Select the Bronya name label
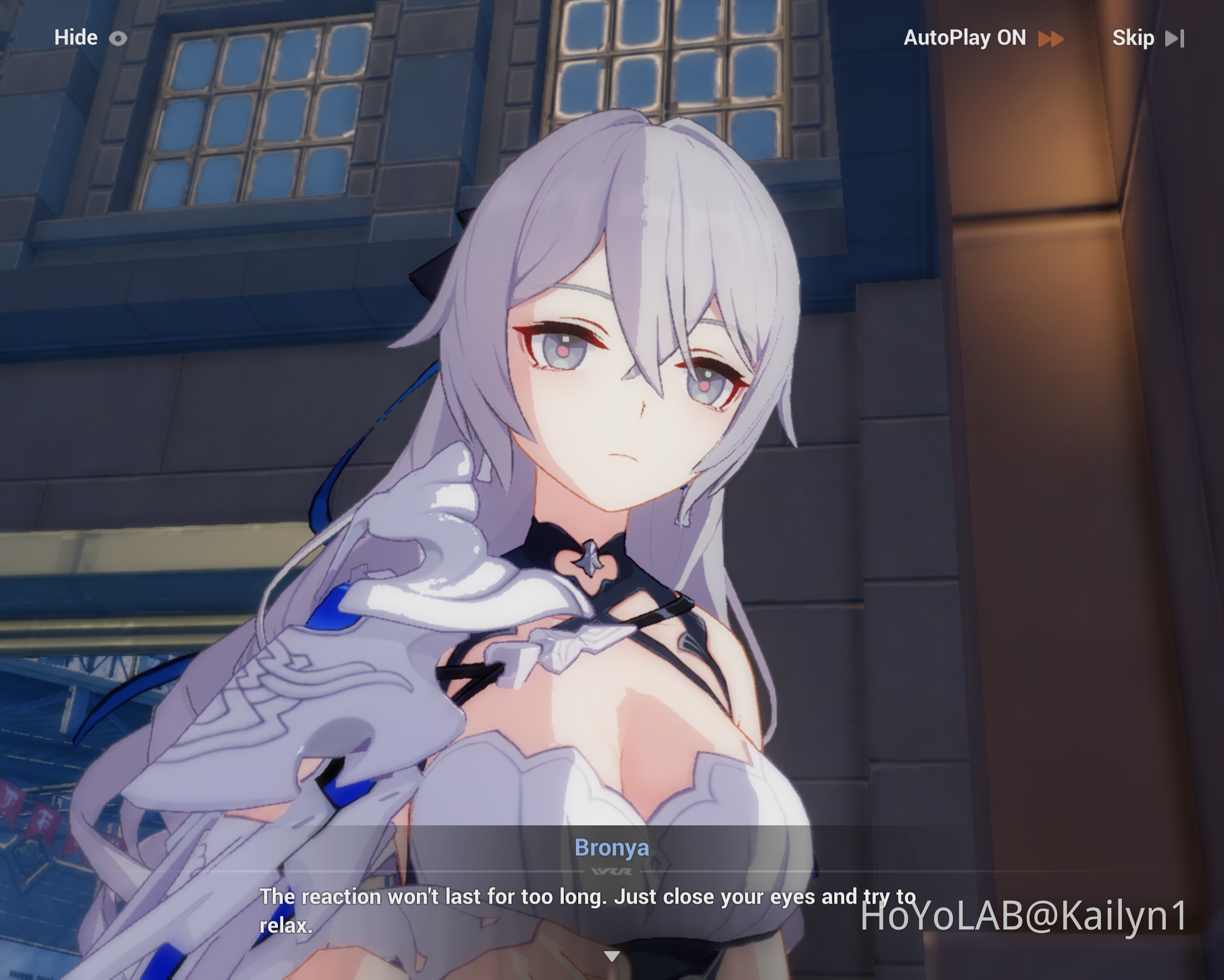1224x980 pixels. pyautogui.click(x=612, y=848)
